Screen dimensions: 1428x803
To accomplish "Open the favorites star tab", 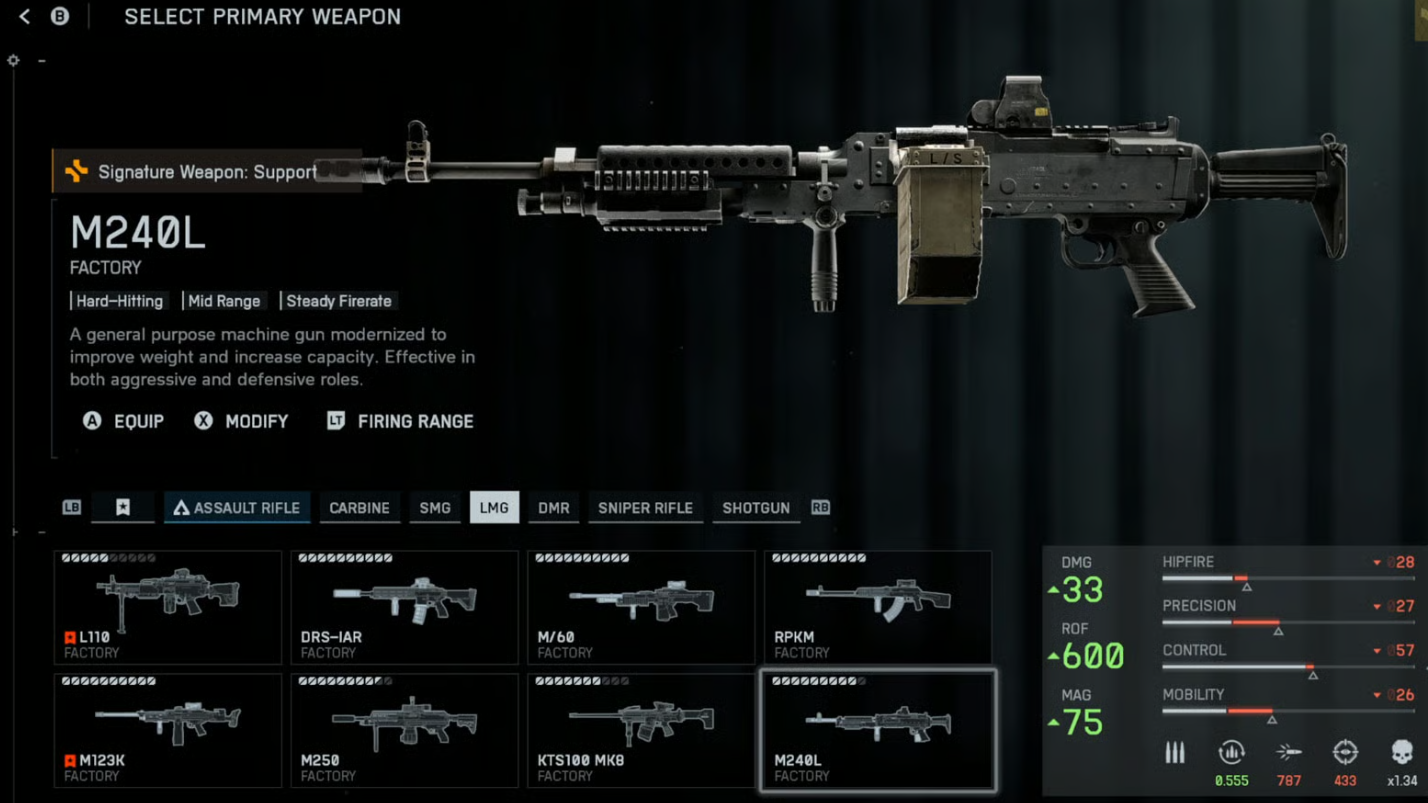I will click(122, 508).
